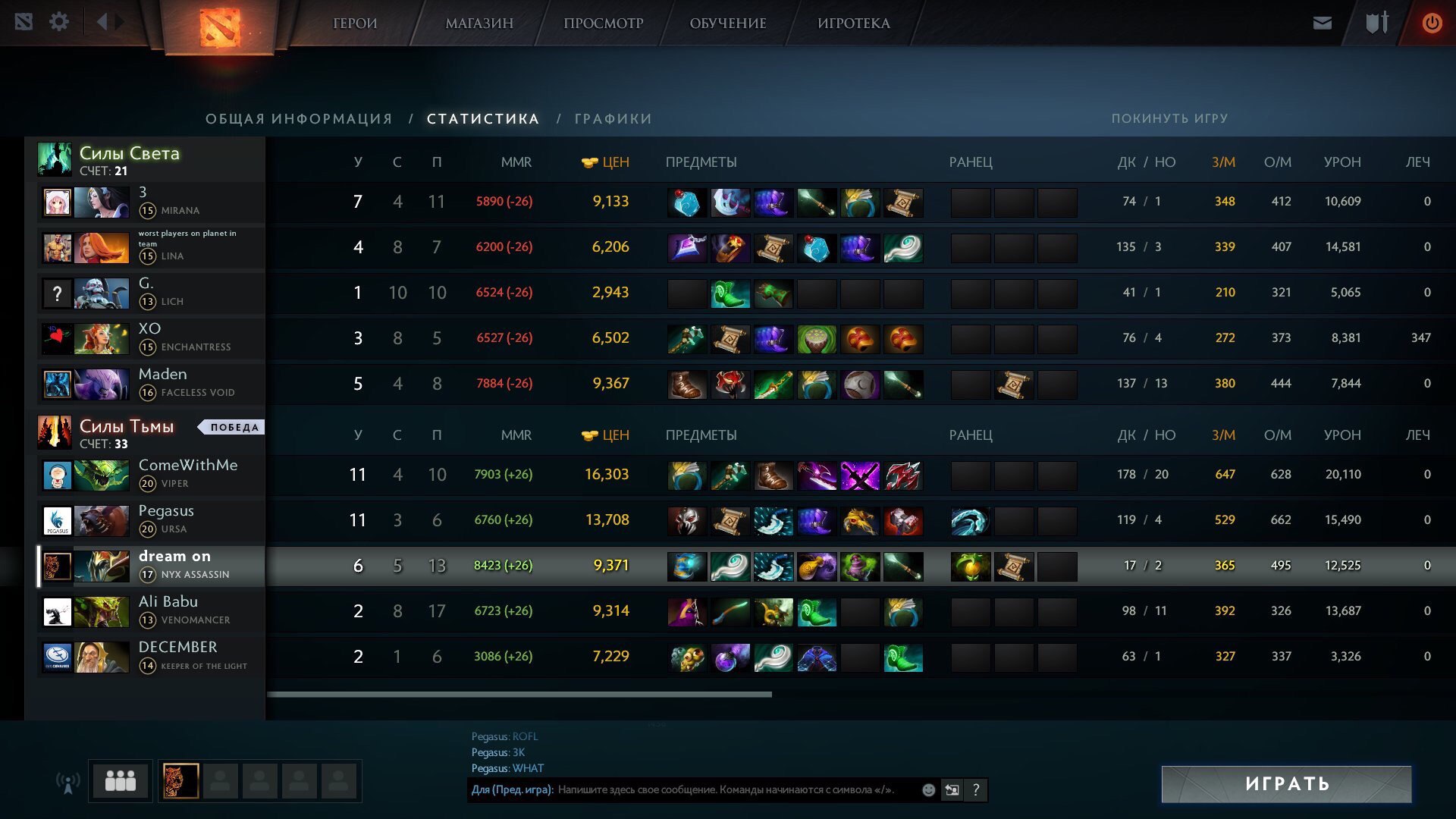The height and width of the screenshot is (819, 1456).
Task: Click Покинуть игру to leave the game
Action: [x=1169, y=119]
